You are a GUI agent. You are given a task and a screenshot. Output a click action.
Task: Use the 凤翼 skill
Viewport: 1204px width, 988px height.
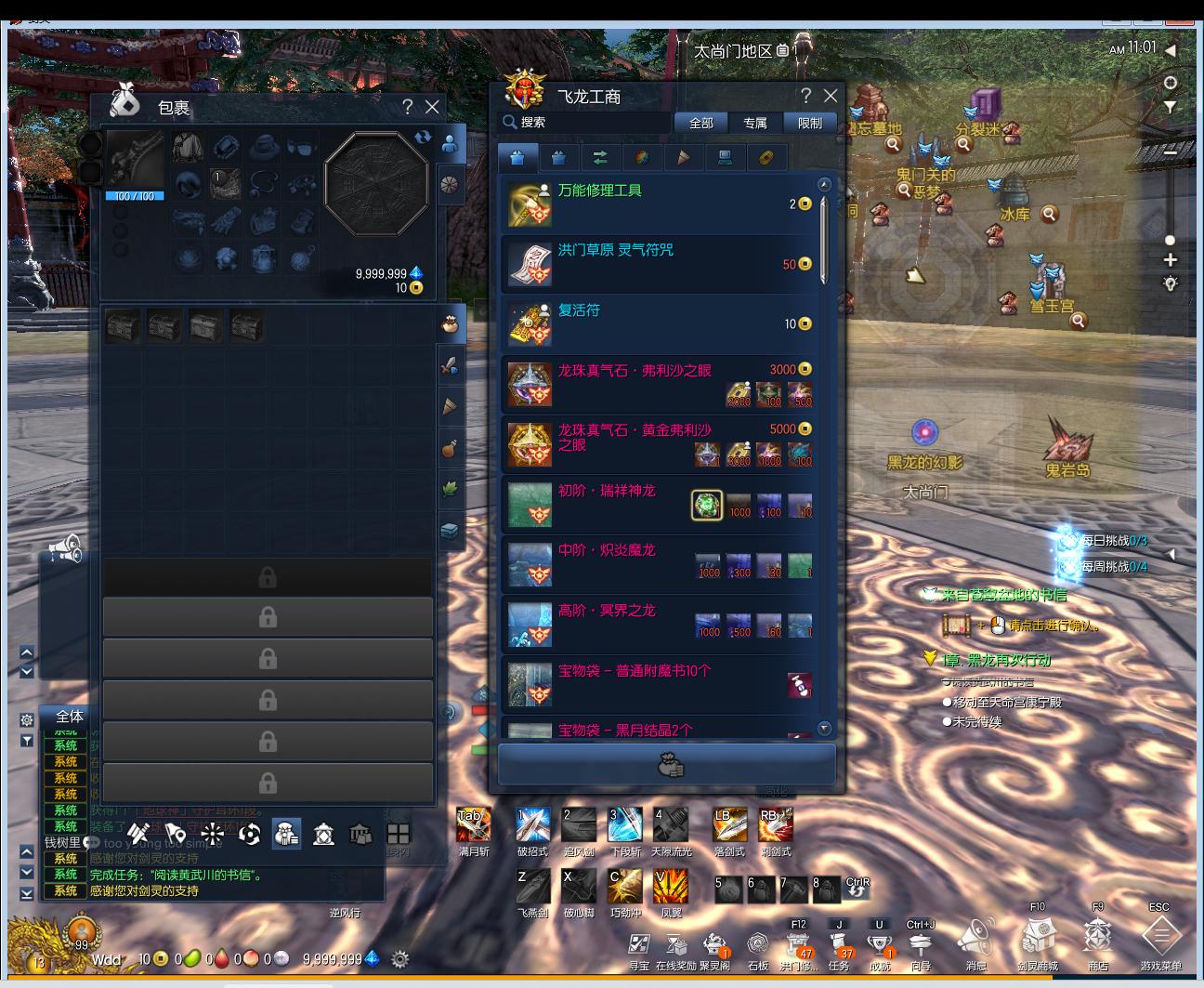(x=671, y=886)
